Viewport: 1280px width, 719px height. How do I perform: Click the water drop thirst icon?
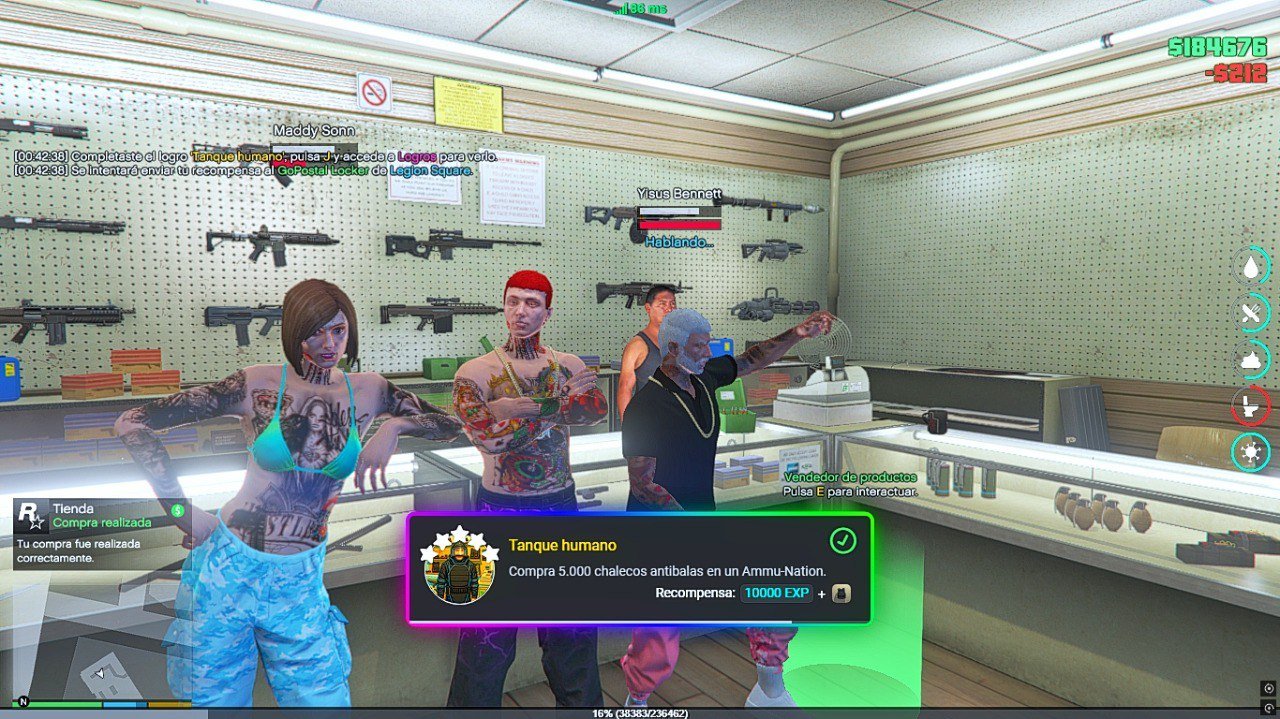pyautogui.click(x=1250, y=266)
